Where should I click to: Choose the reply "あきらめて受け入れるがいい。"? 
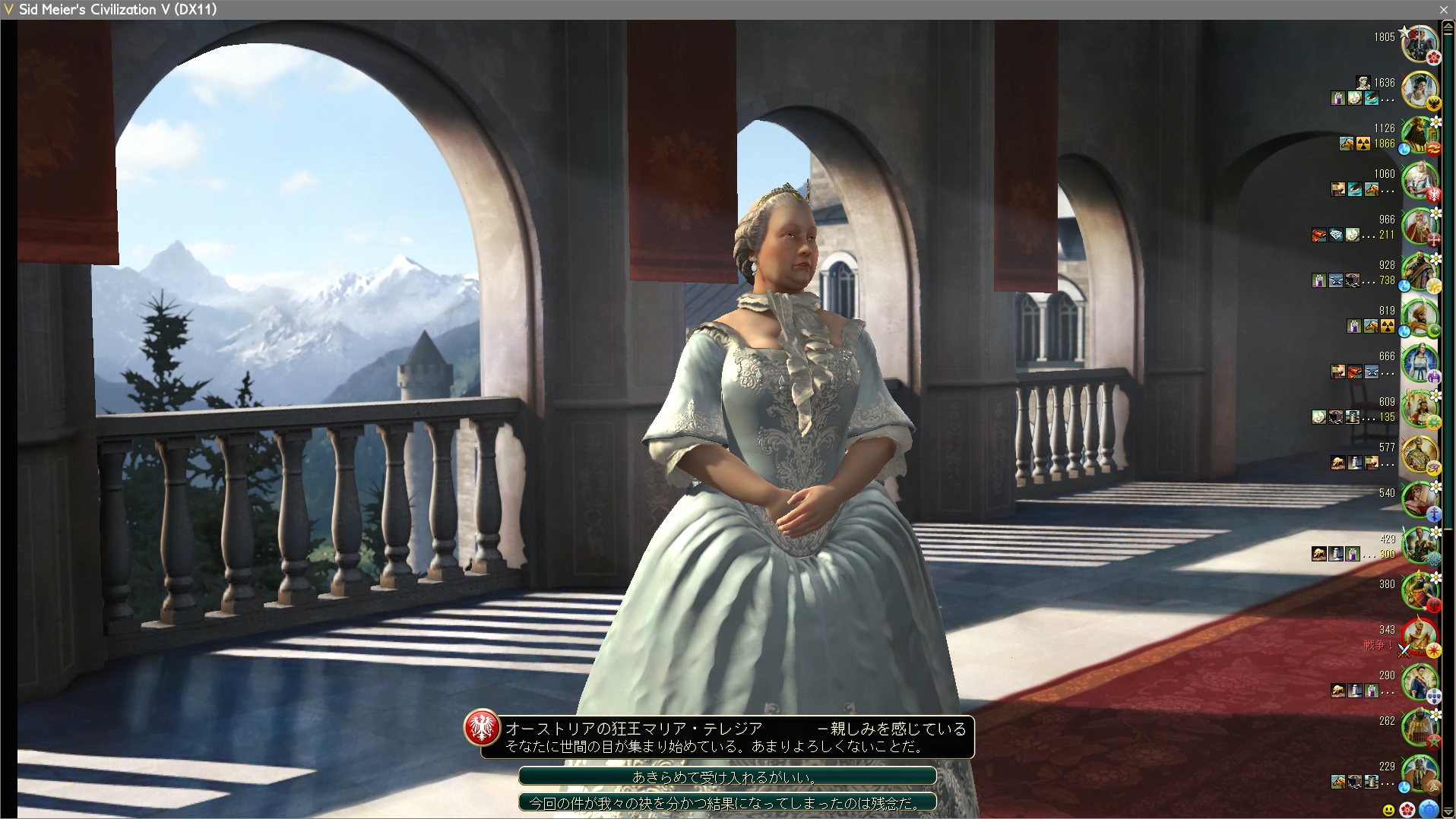coord(726,776)
